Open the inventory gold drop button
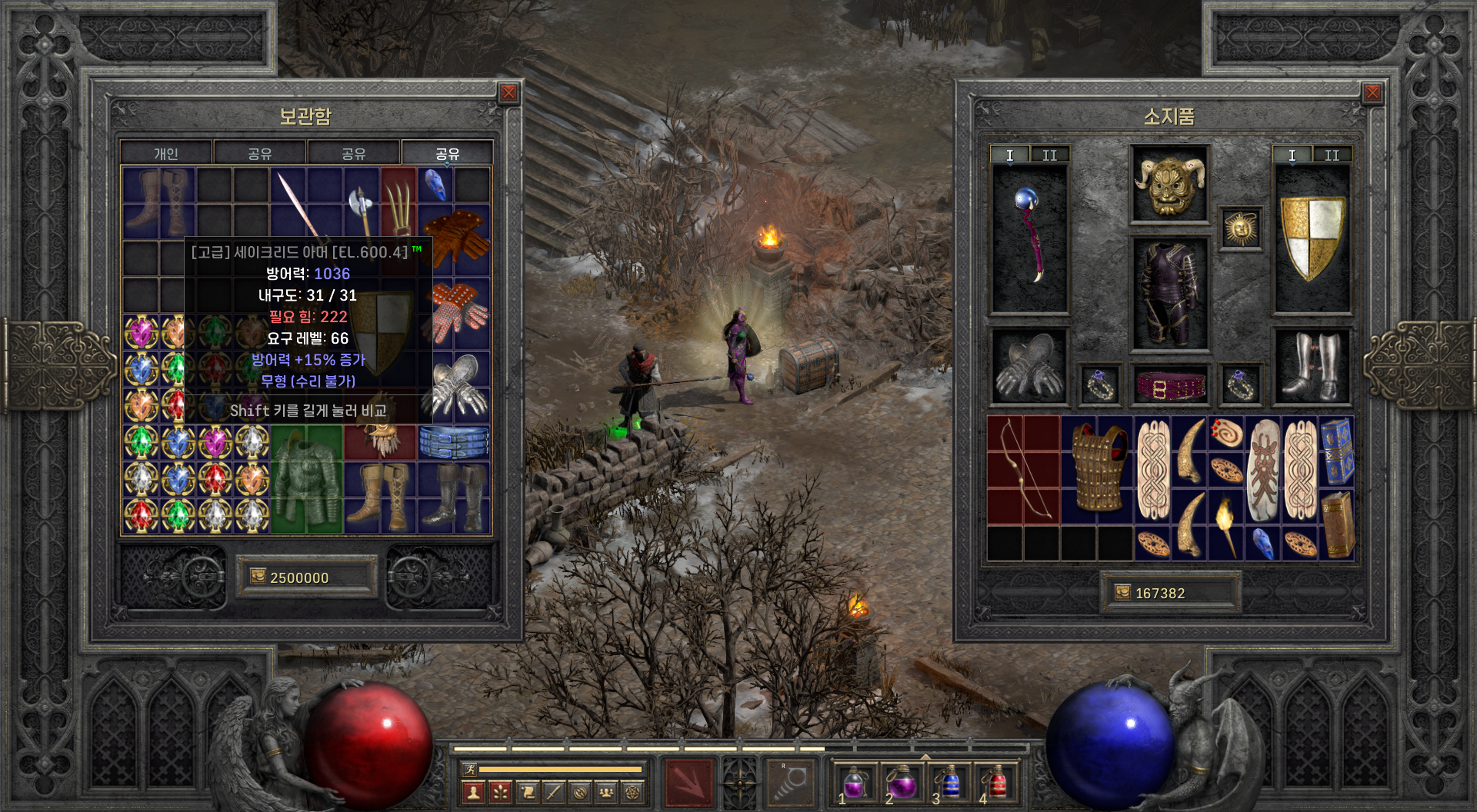Image resolution: width=1477 pixels, height=812 pixels. click(1123, 592)
